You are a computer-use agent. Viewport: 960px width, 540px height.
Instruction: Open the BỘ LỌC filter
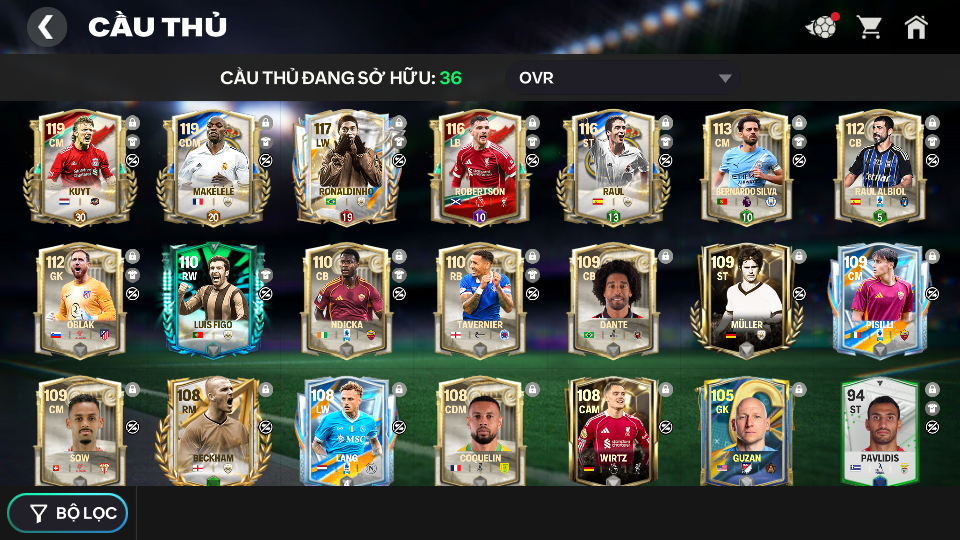69,513
